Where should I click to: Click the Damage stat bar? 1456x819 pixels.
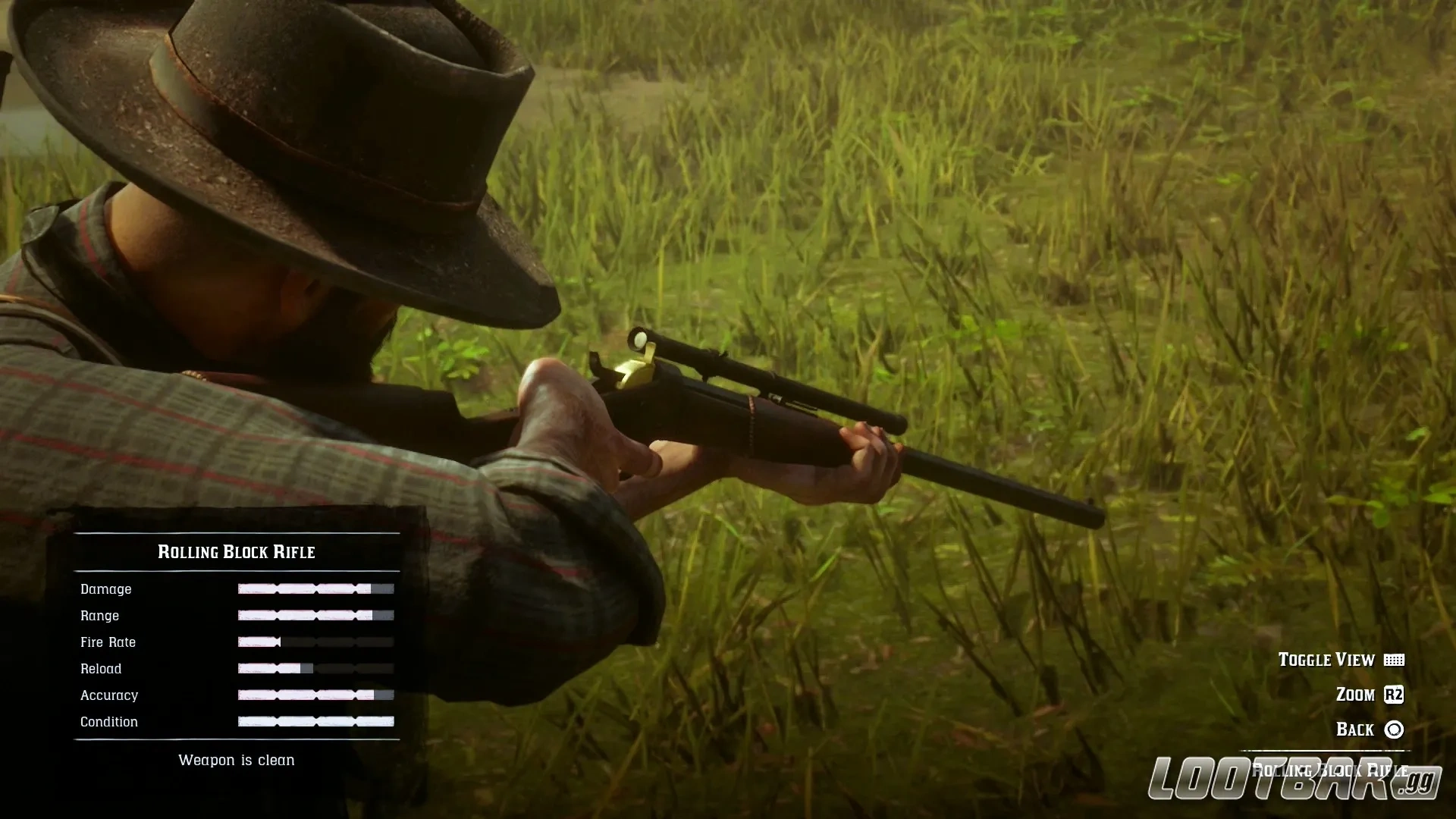(x=315, y=588)
